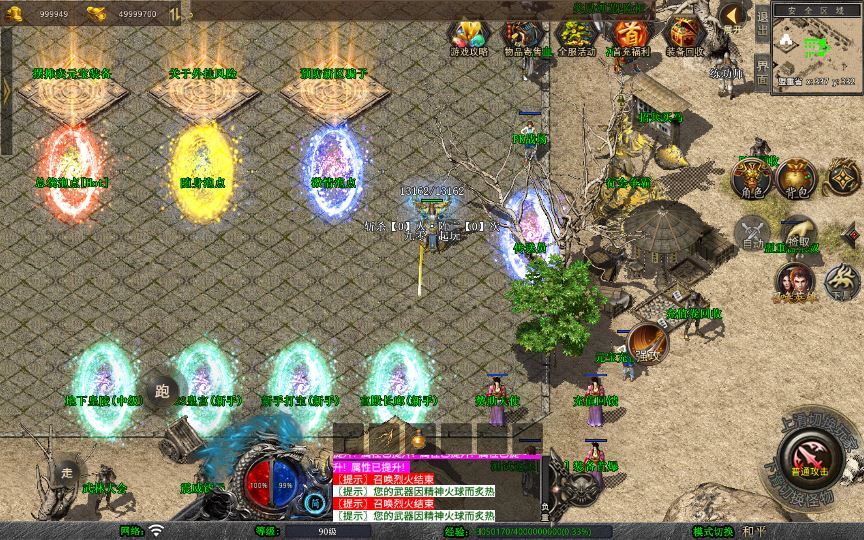This screenshot has width=864, height=540.
Task: Open the 物品寄售 consignment shop
Action: coord(520,35)
